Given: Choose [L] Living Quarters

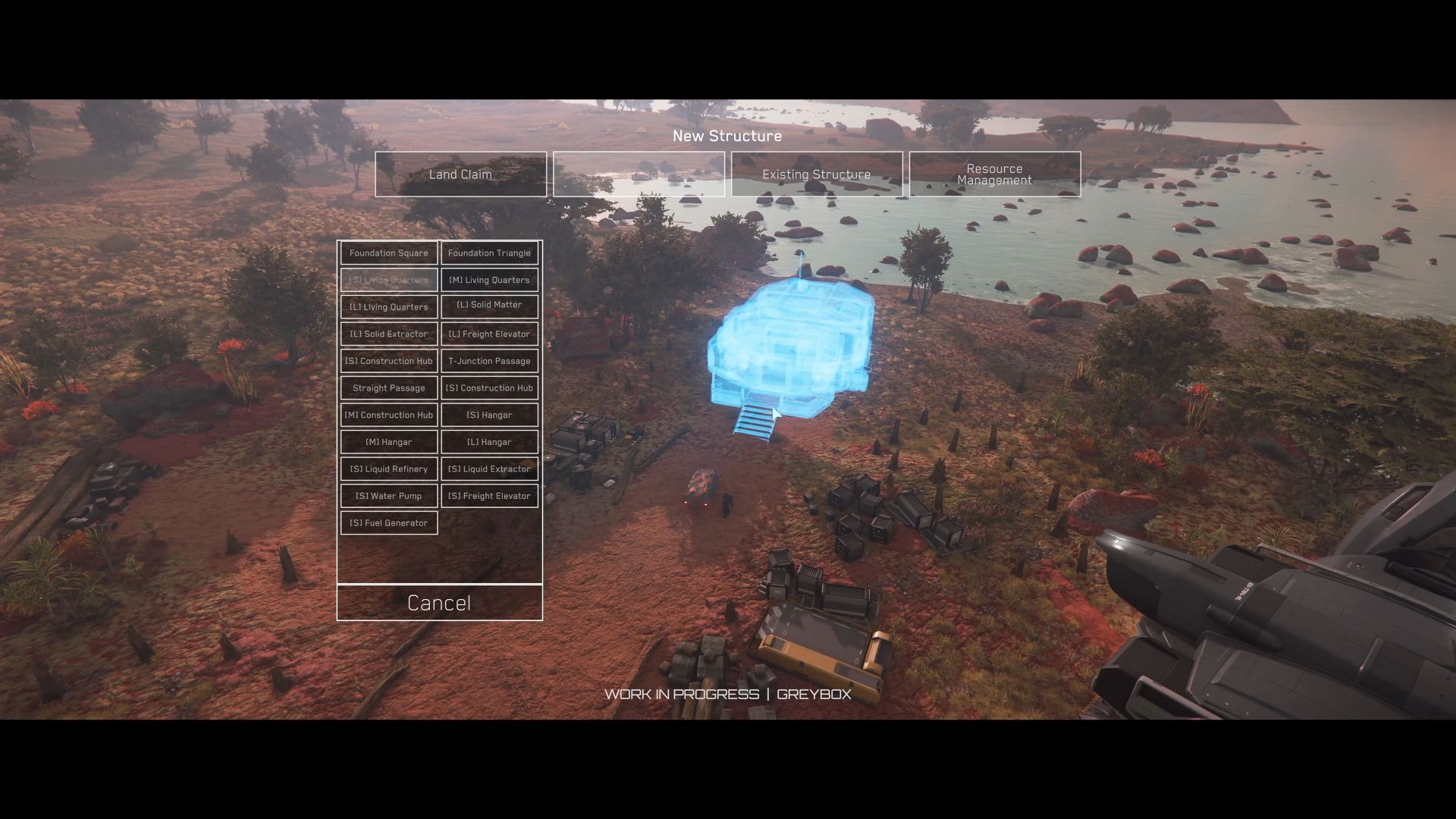Looking at the screenshot, I should tap(388, 307).
